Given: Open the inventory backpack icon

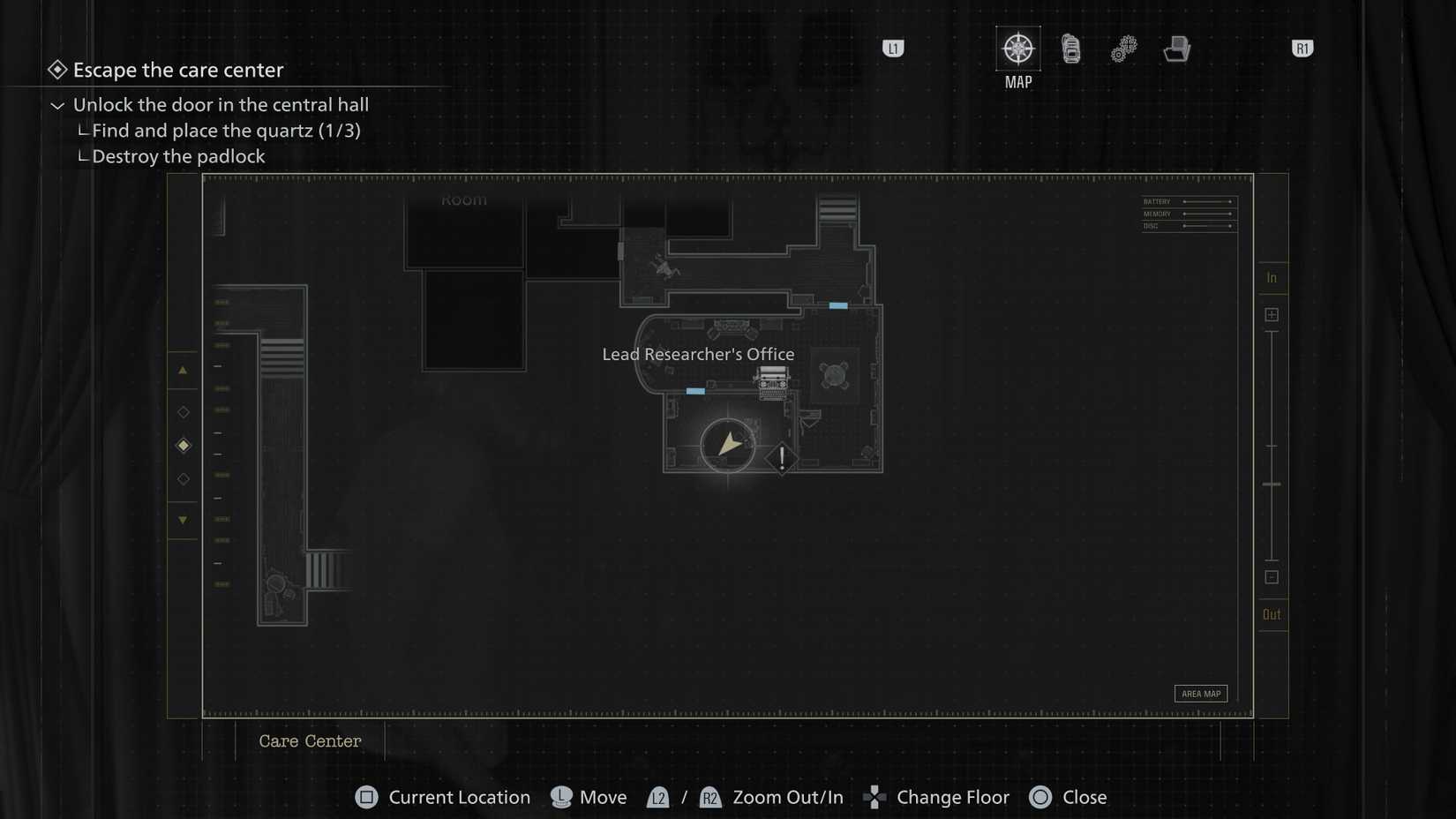Looking at the screenshot, I should click(1070, 50).
